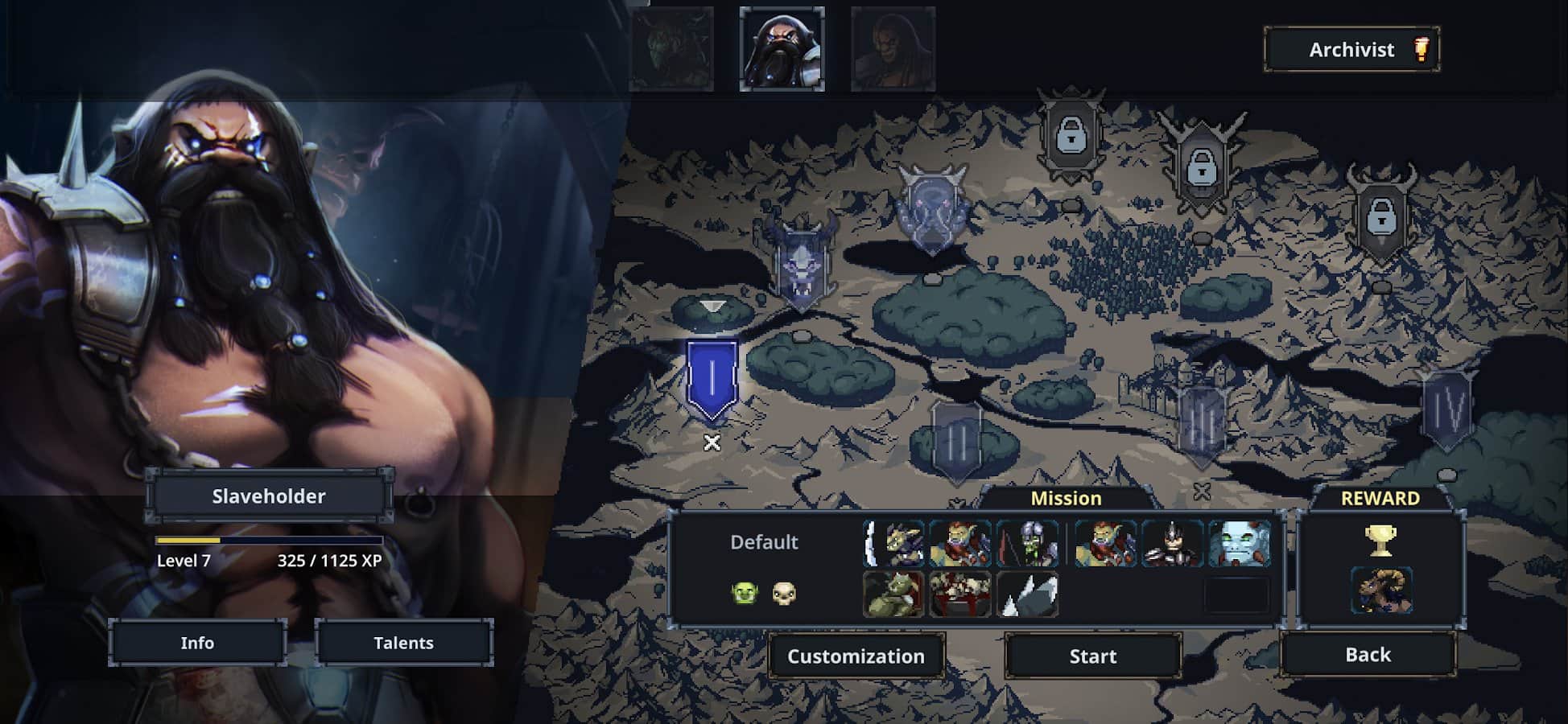Open the Talents screen
The height and width of the screenshot is (724, 1568).
pyautogui.click(x=403, y=643)
